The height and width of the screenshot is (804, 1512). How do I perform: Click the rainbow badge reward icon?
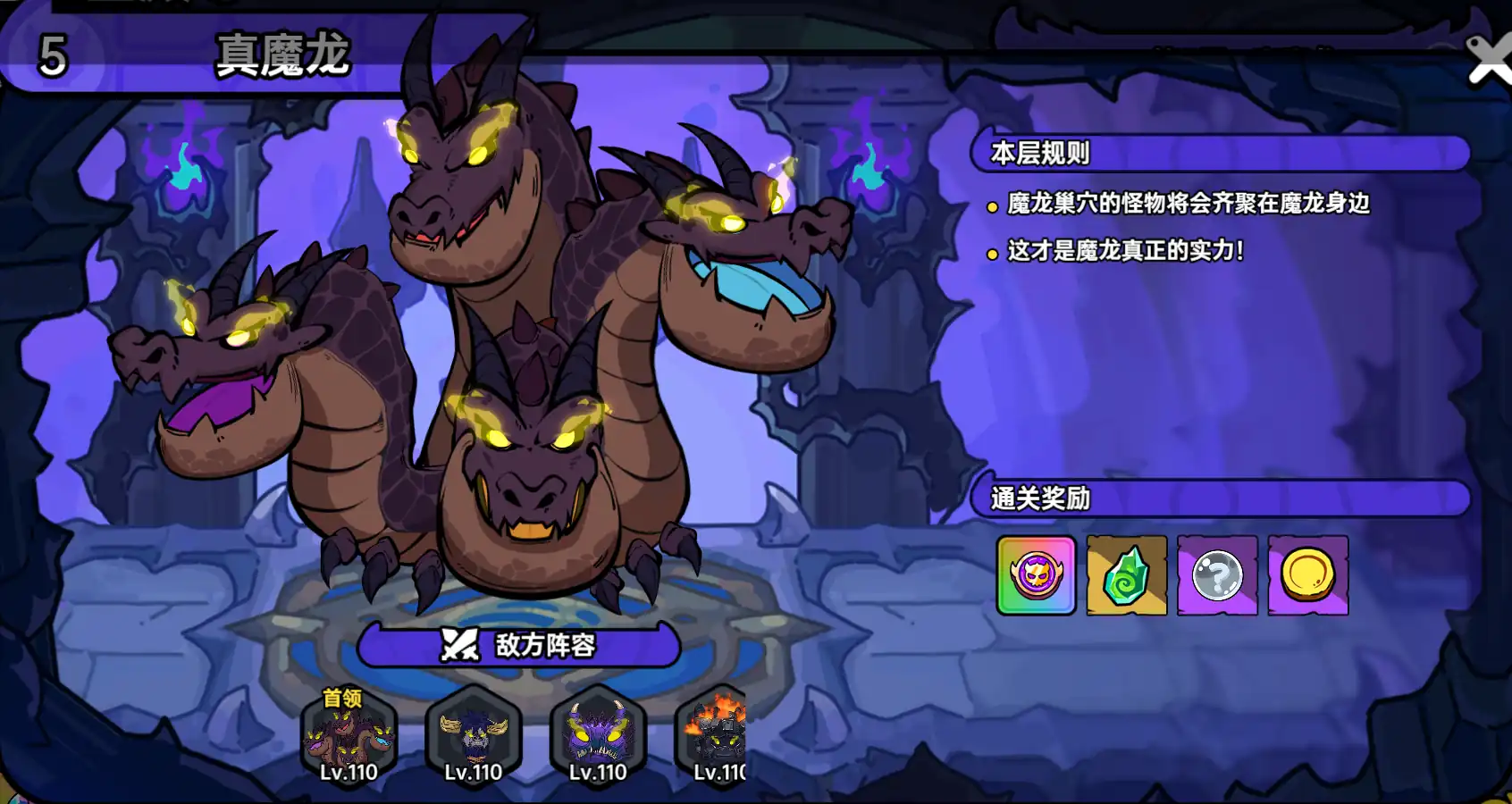[1035, 576]
